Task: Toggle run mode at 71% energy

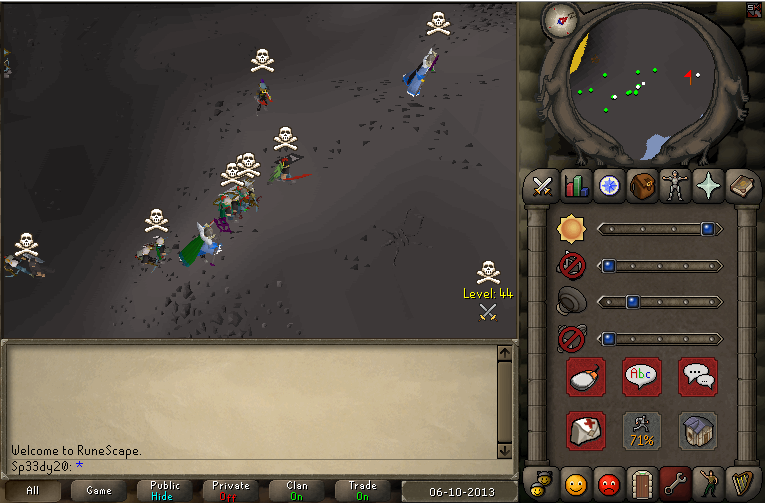Action: (641, 431)
